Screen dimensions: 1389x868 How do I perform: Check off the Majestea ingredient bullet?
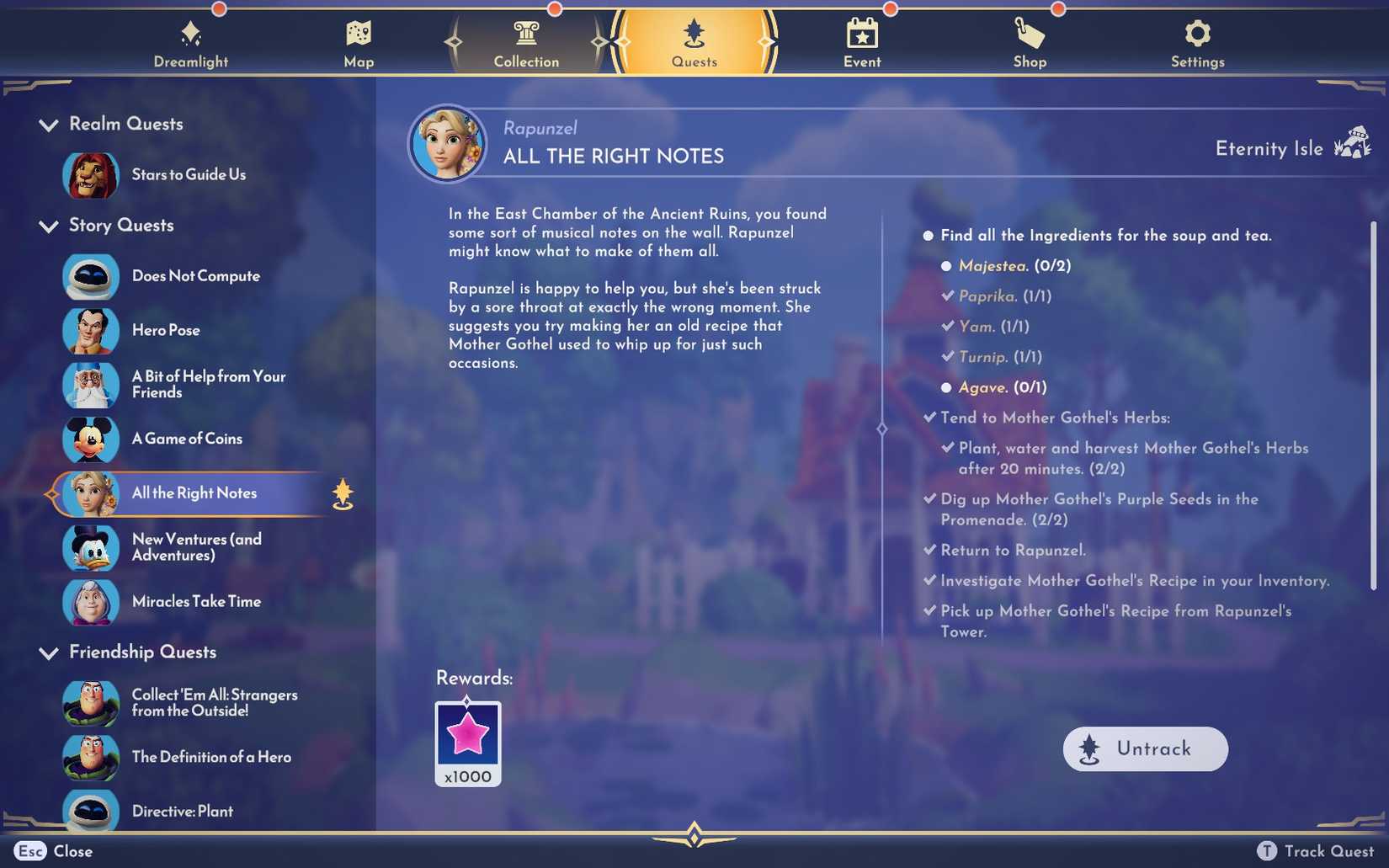tap(946, 265)
